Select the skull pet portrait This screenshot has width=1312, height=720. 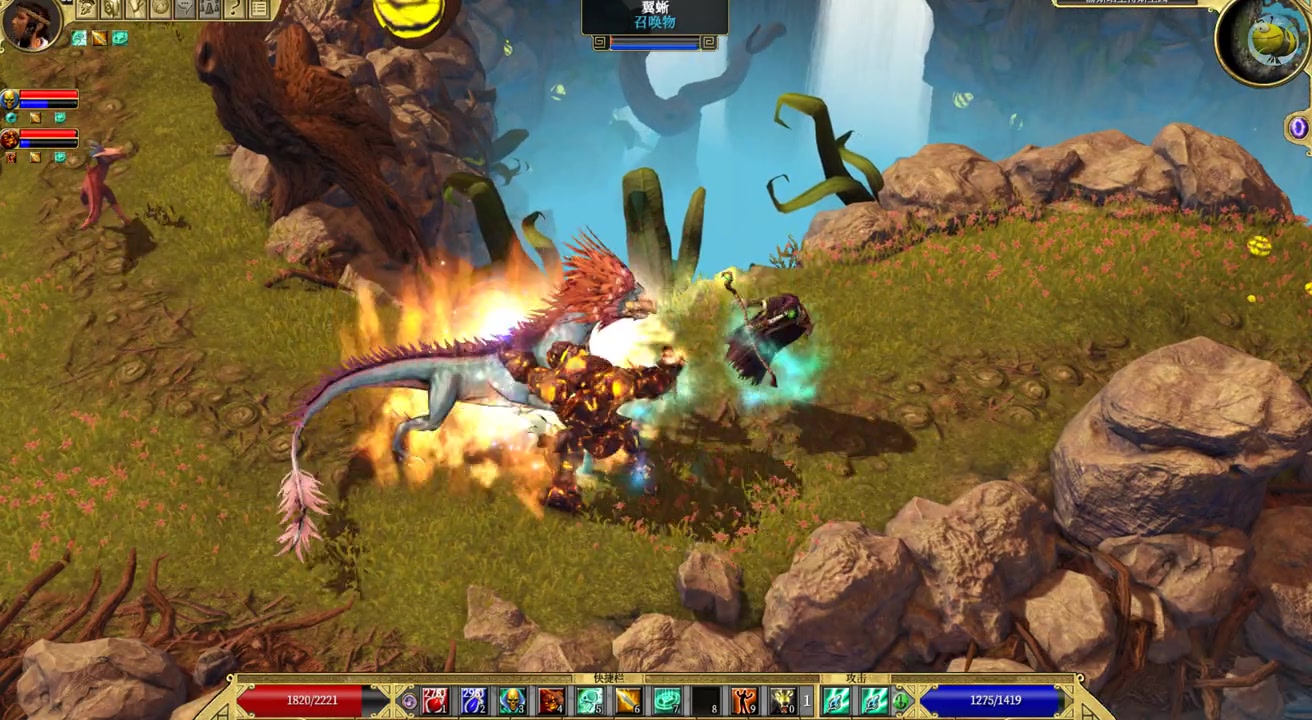10,99
